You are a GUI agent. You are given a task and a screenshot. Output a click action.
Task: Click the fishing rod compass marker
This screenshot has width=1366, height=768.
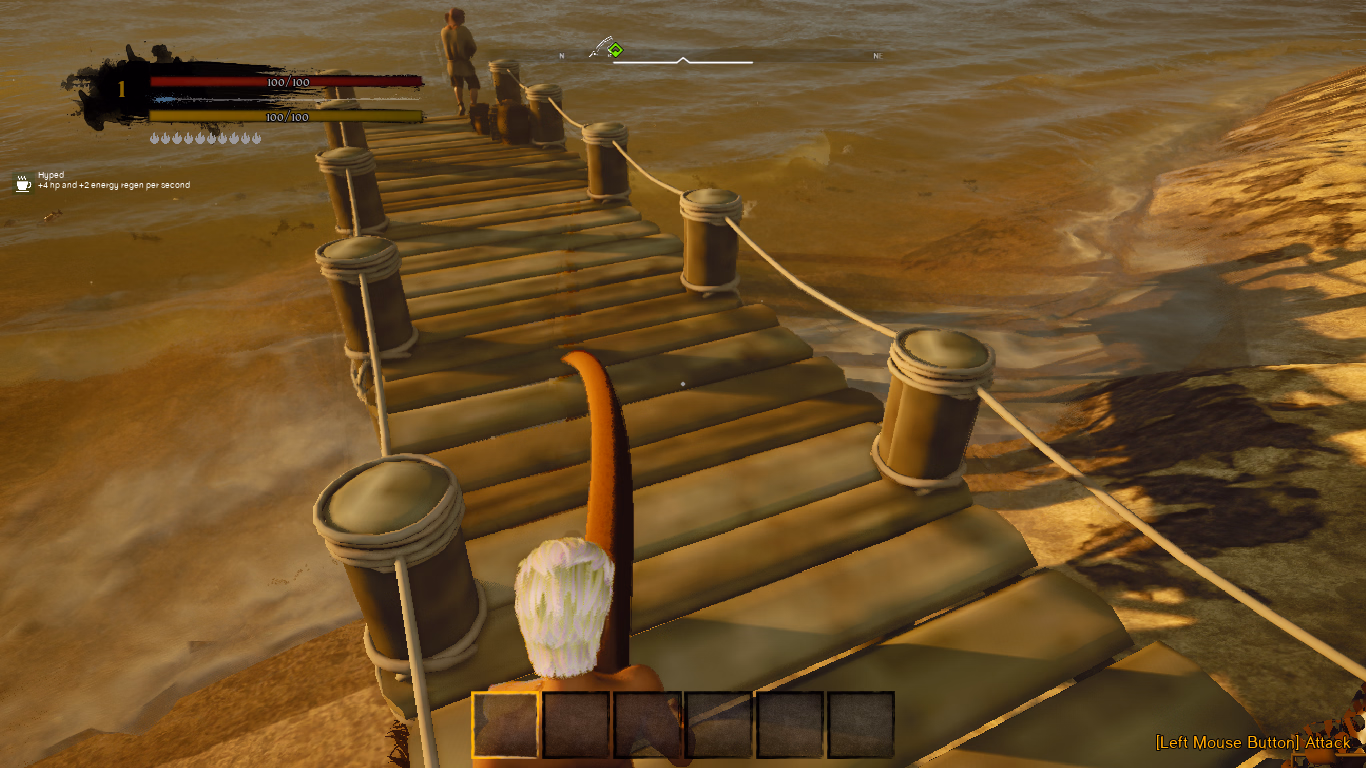tap(600, 47)
